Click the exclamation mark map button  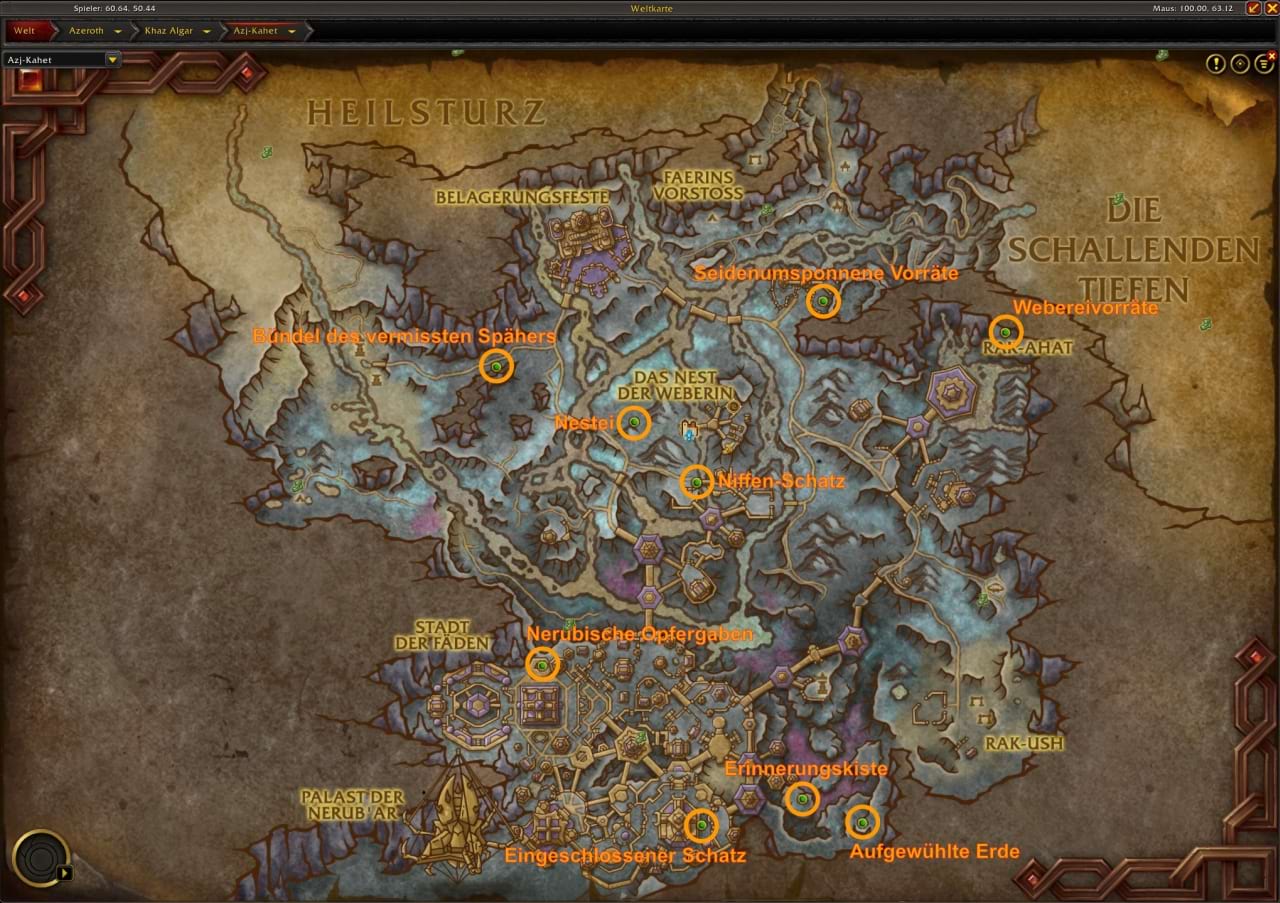(x=1215, y=64)
